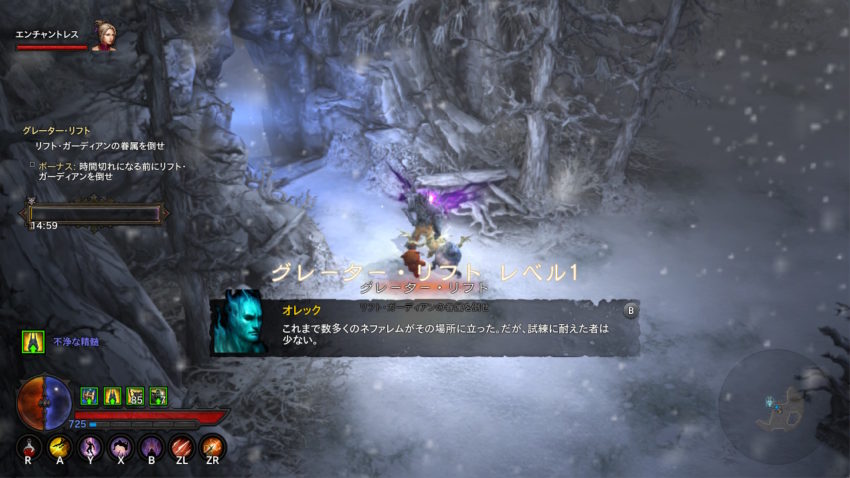Viewport: 850px width, 478px height.
Task: Click Orek's dialogue portrait
Action: pos(239,322)
